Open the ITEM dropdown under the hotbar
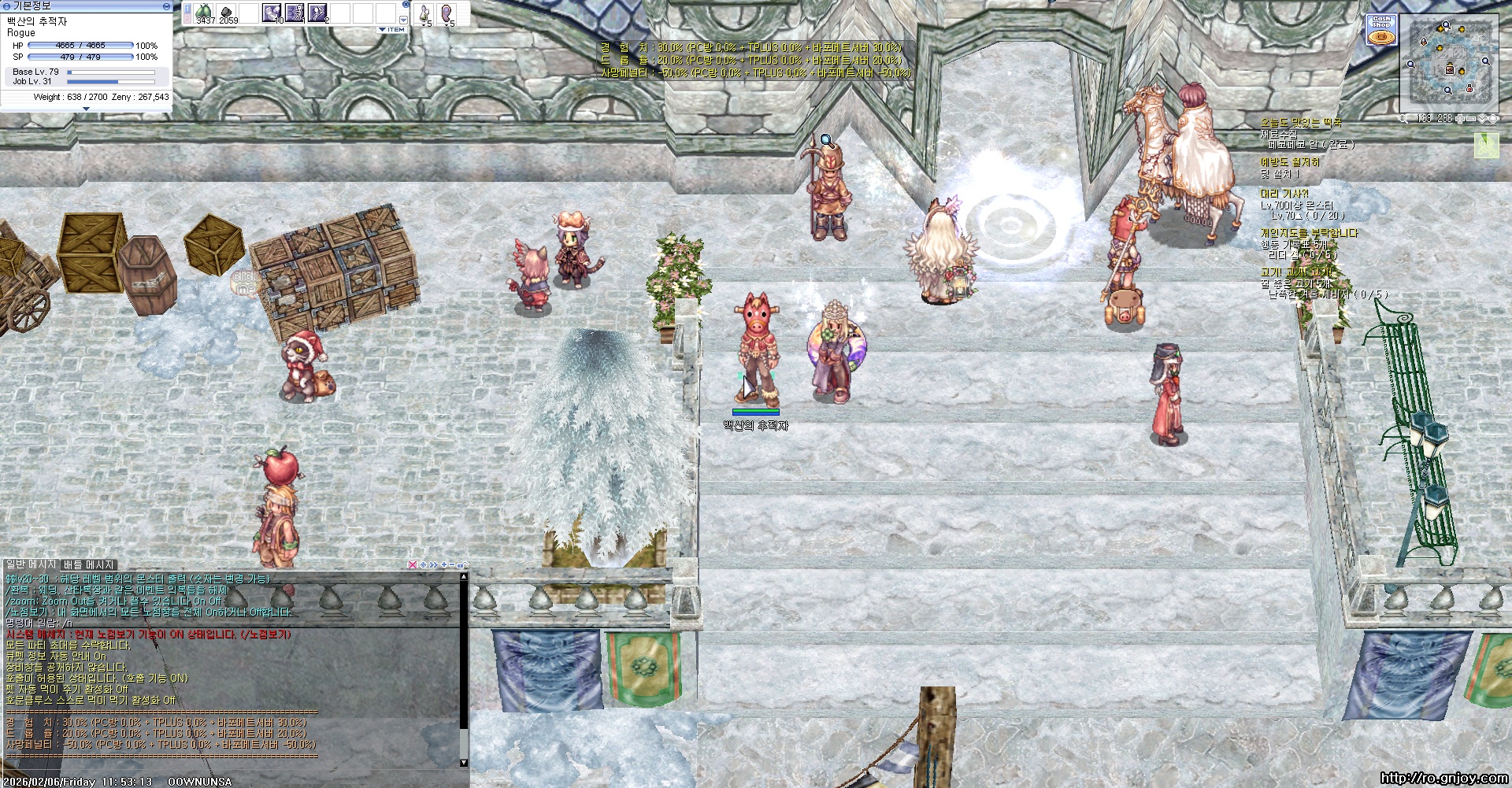 tap(392, 30)
